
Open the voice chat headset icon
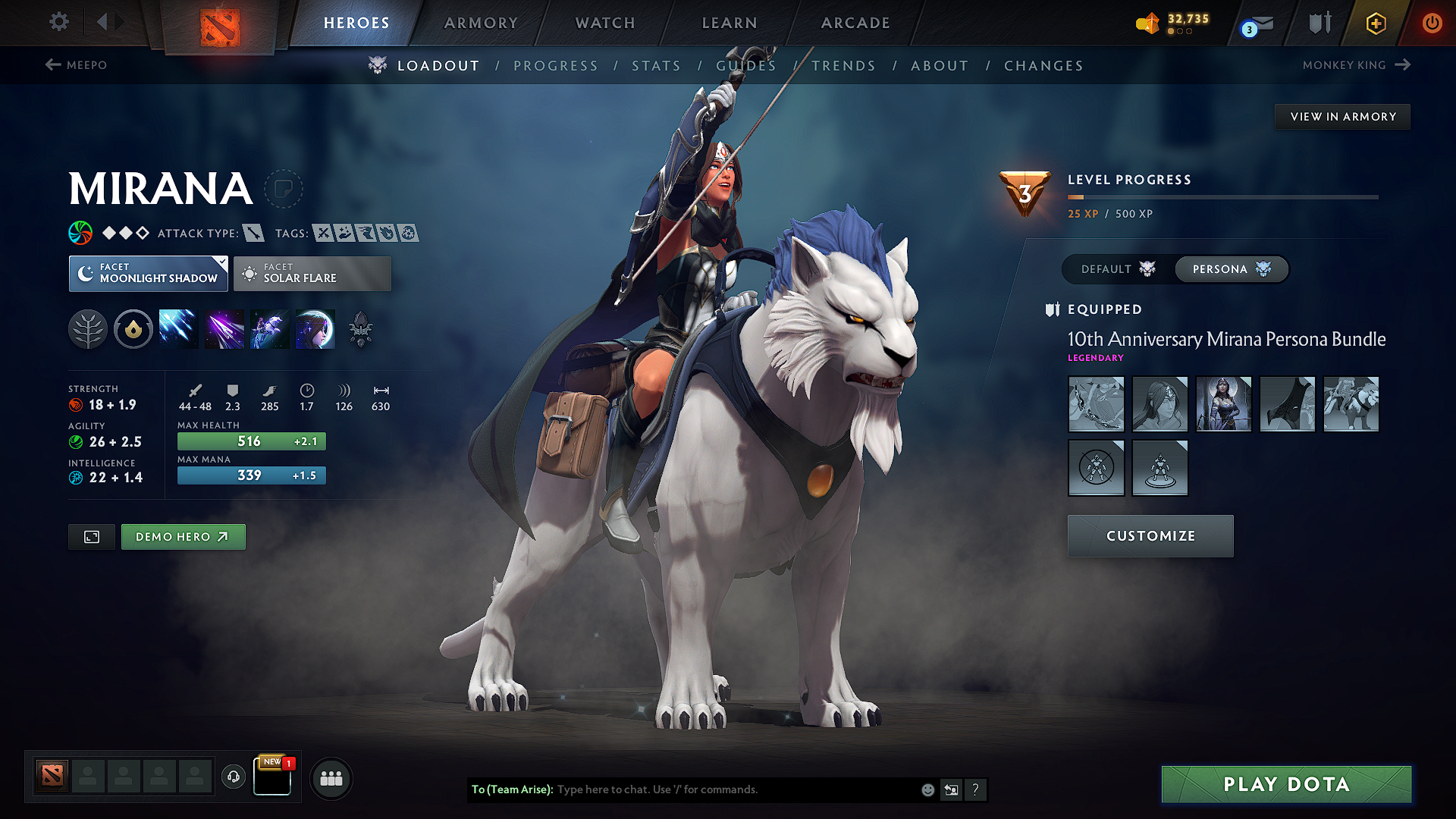pyautogui.click(x=233, y=778)
